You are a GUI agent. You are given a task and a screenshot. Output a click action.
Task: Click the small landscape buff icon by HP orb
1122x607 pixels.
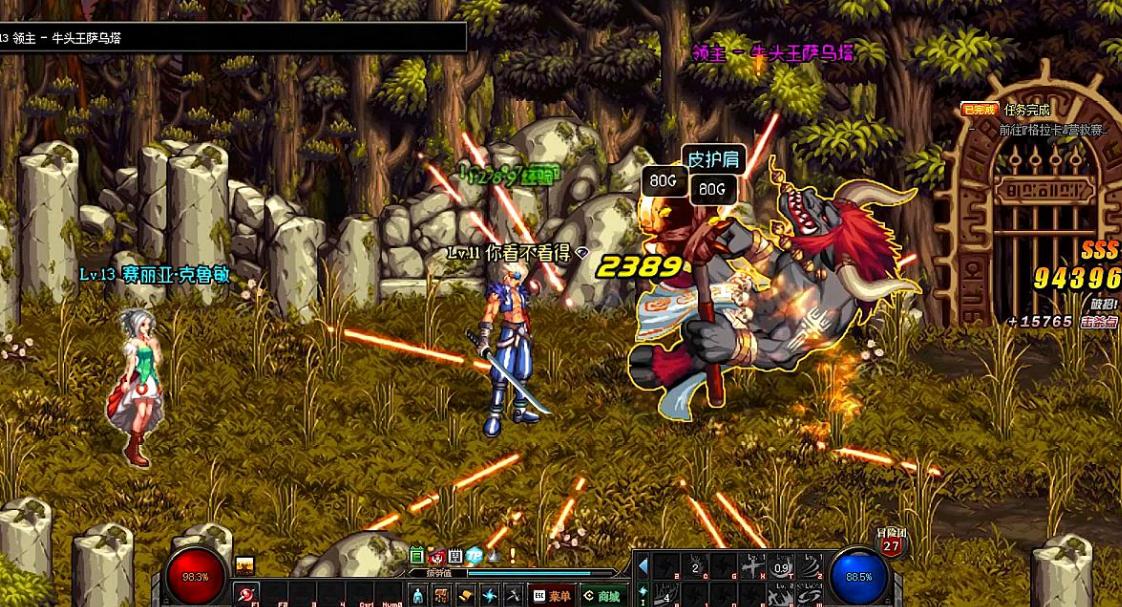coord(244,565)
